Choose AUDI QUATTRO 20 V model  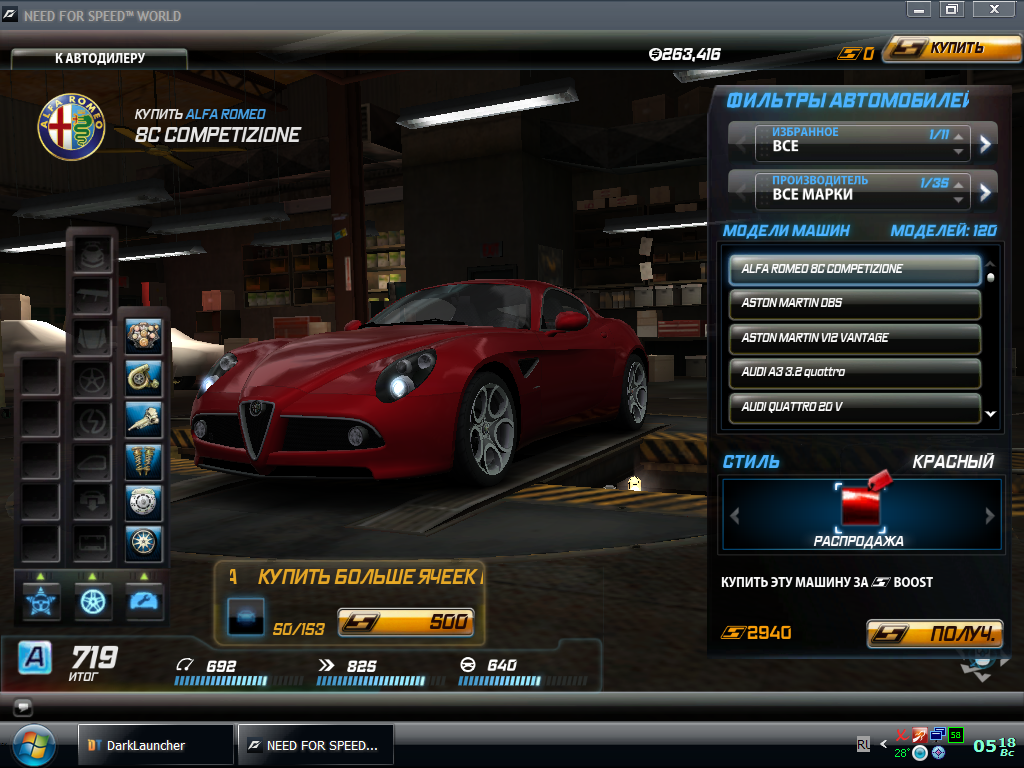[855, 407]
